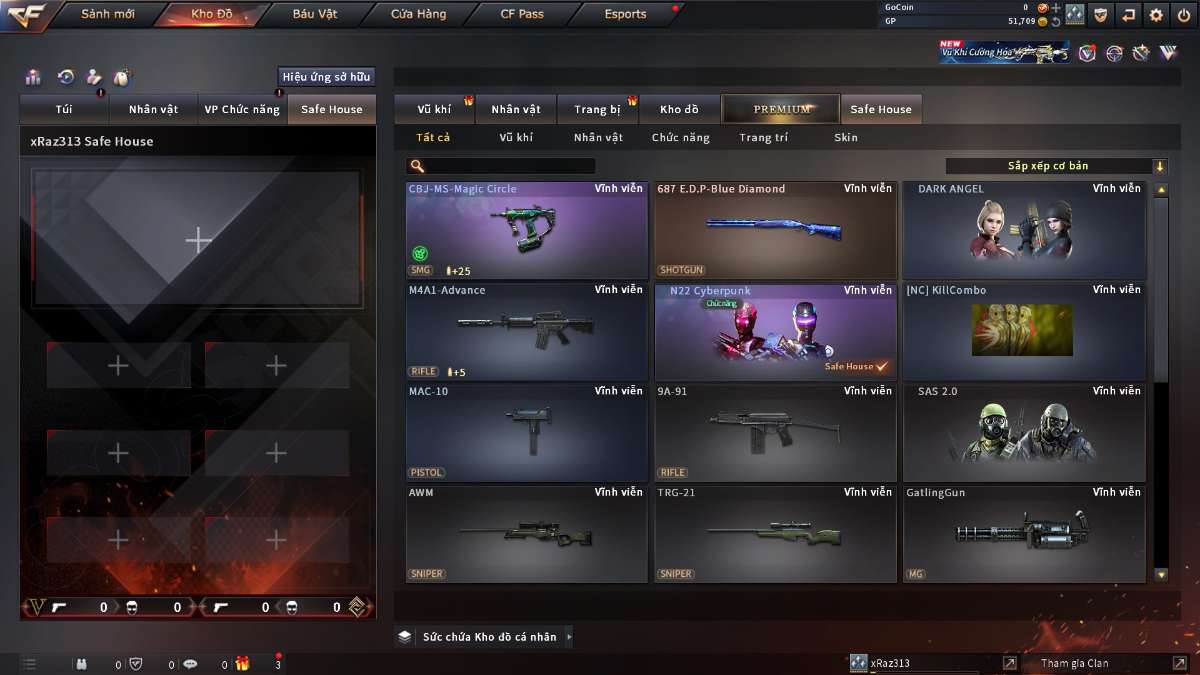Filter items by Trang trí category
The height and width of the screenshot is (675, 1200).
tap(763, 138)
